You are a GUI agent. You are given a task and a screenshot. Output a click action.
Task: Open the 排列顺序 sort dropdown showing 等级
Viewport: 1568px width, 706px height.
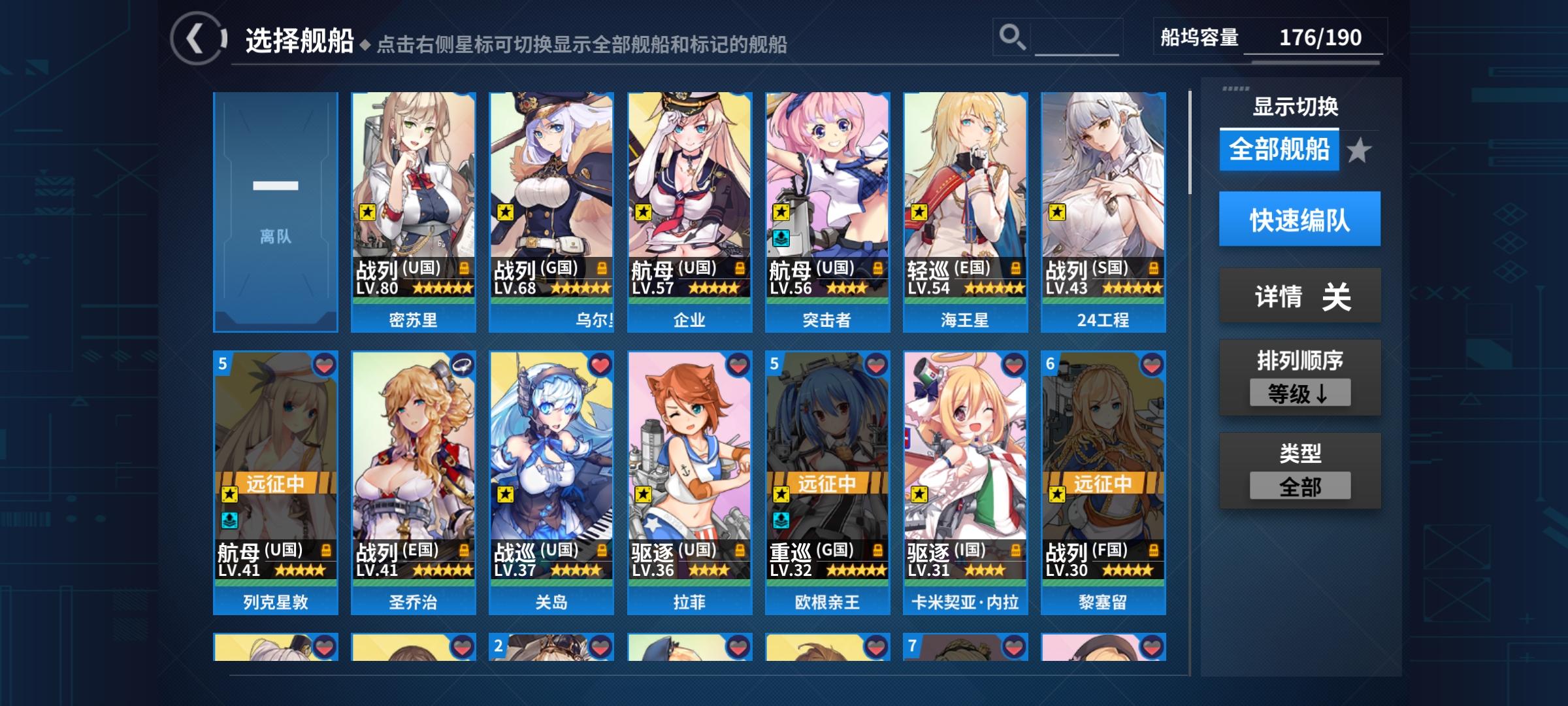pyautogui.click(x=1300, y=393)
